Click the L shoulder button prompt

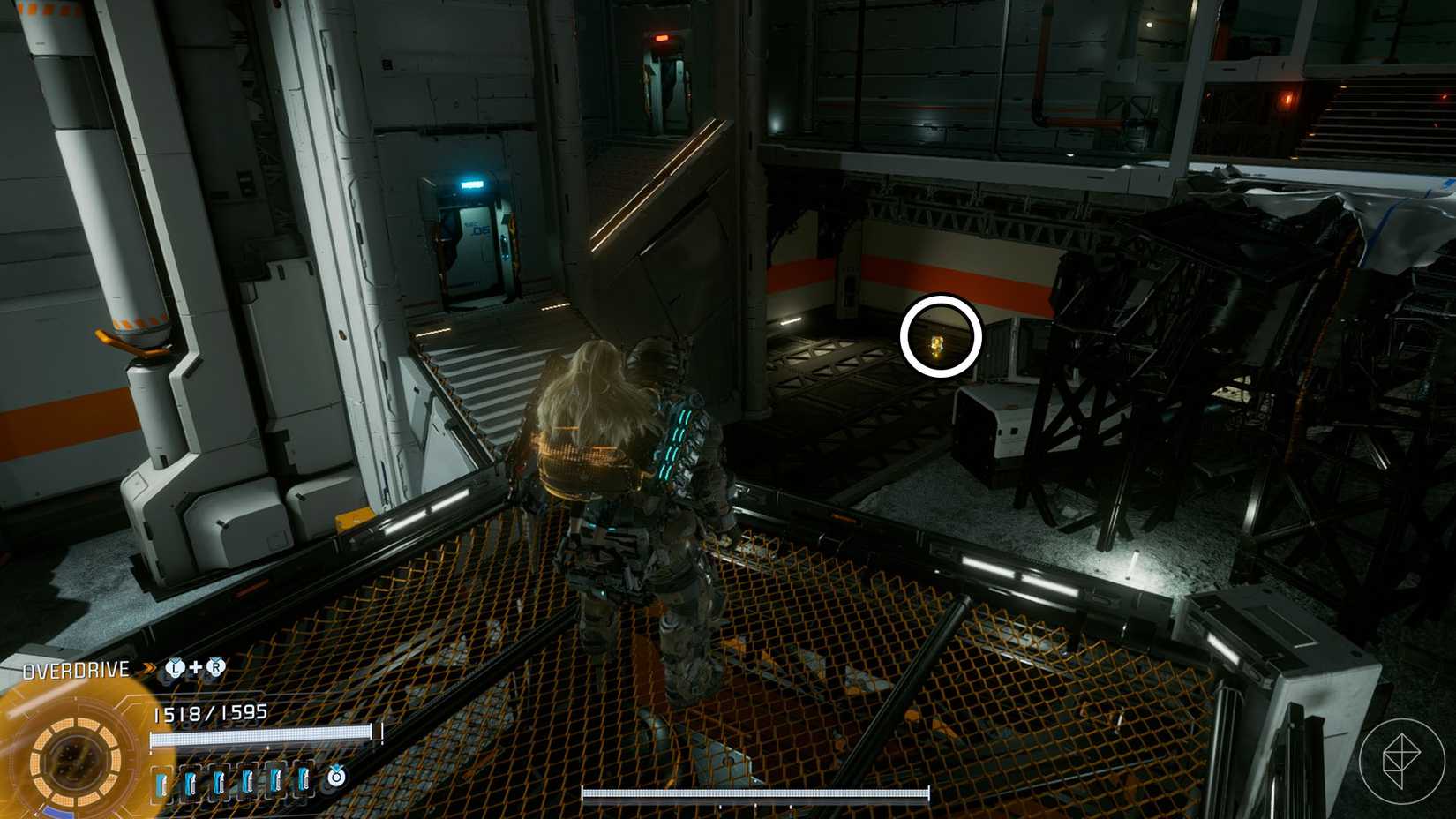coord(175,668)
